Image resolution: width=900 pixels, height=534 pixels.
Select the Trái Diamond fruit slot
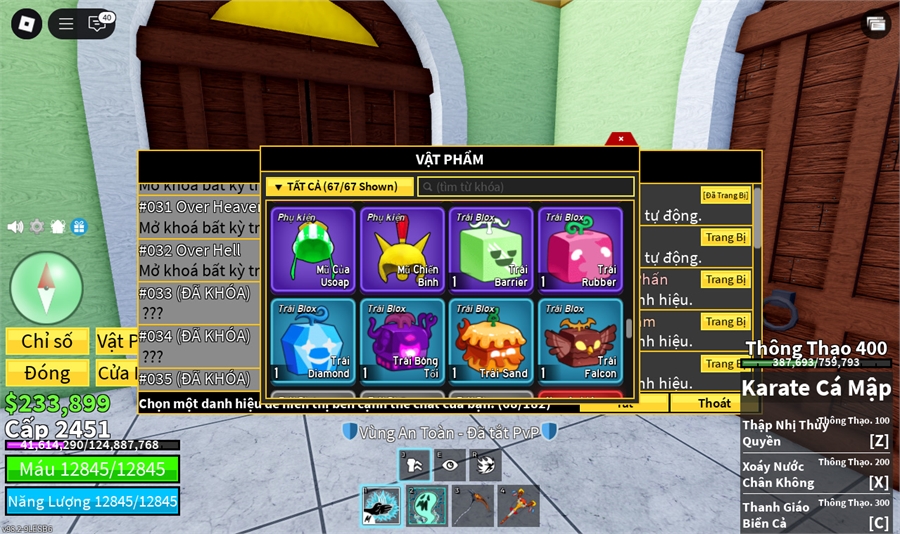tap(313, 341)
